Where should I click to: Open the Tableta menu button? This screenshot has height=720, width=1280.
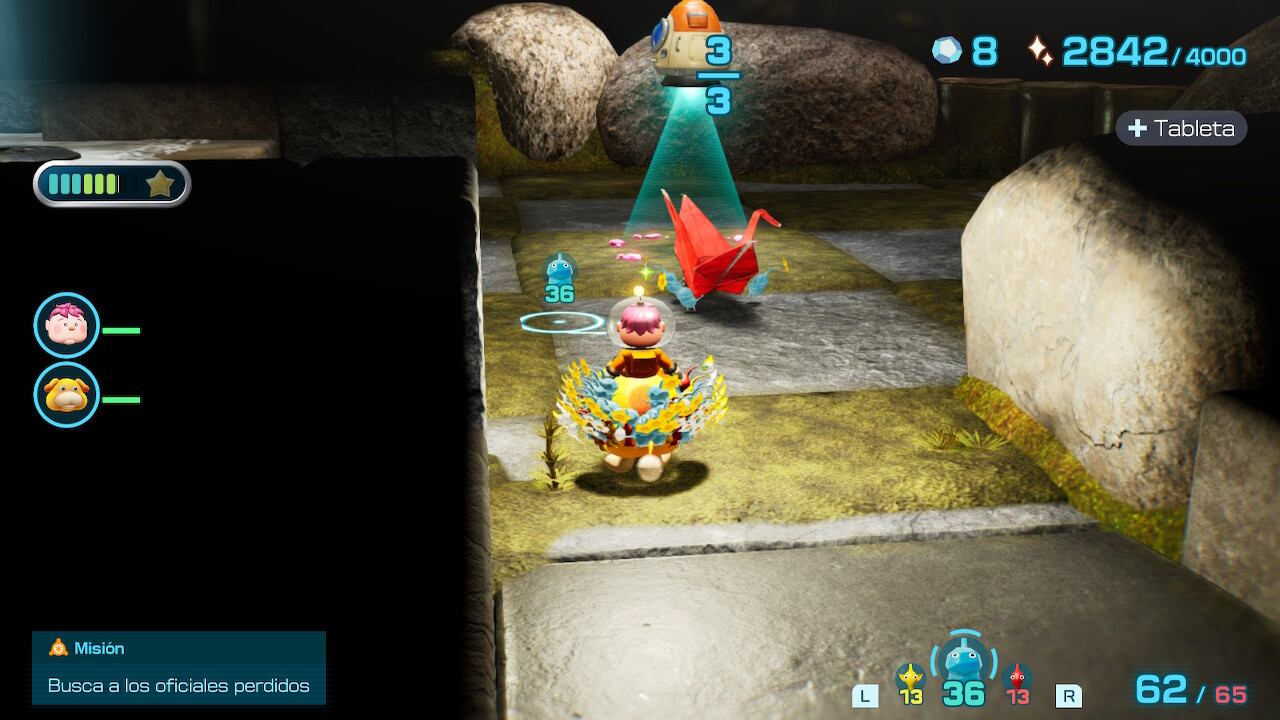pyautogui.click(x=1181, y=128)
